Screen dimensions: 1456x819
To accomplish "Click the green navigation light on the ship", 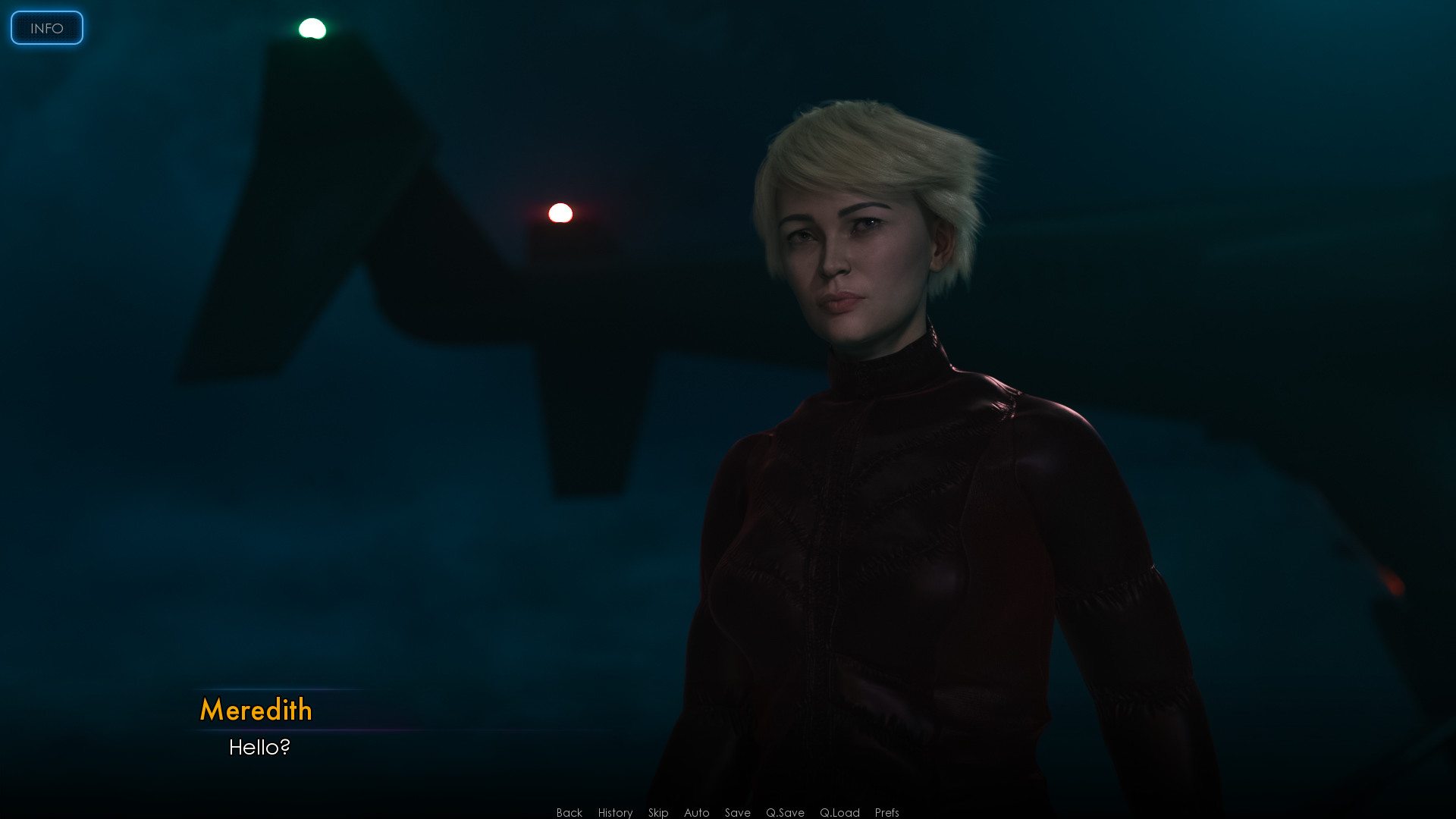I will pyautogui.click(x=311, y=29).
